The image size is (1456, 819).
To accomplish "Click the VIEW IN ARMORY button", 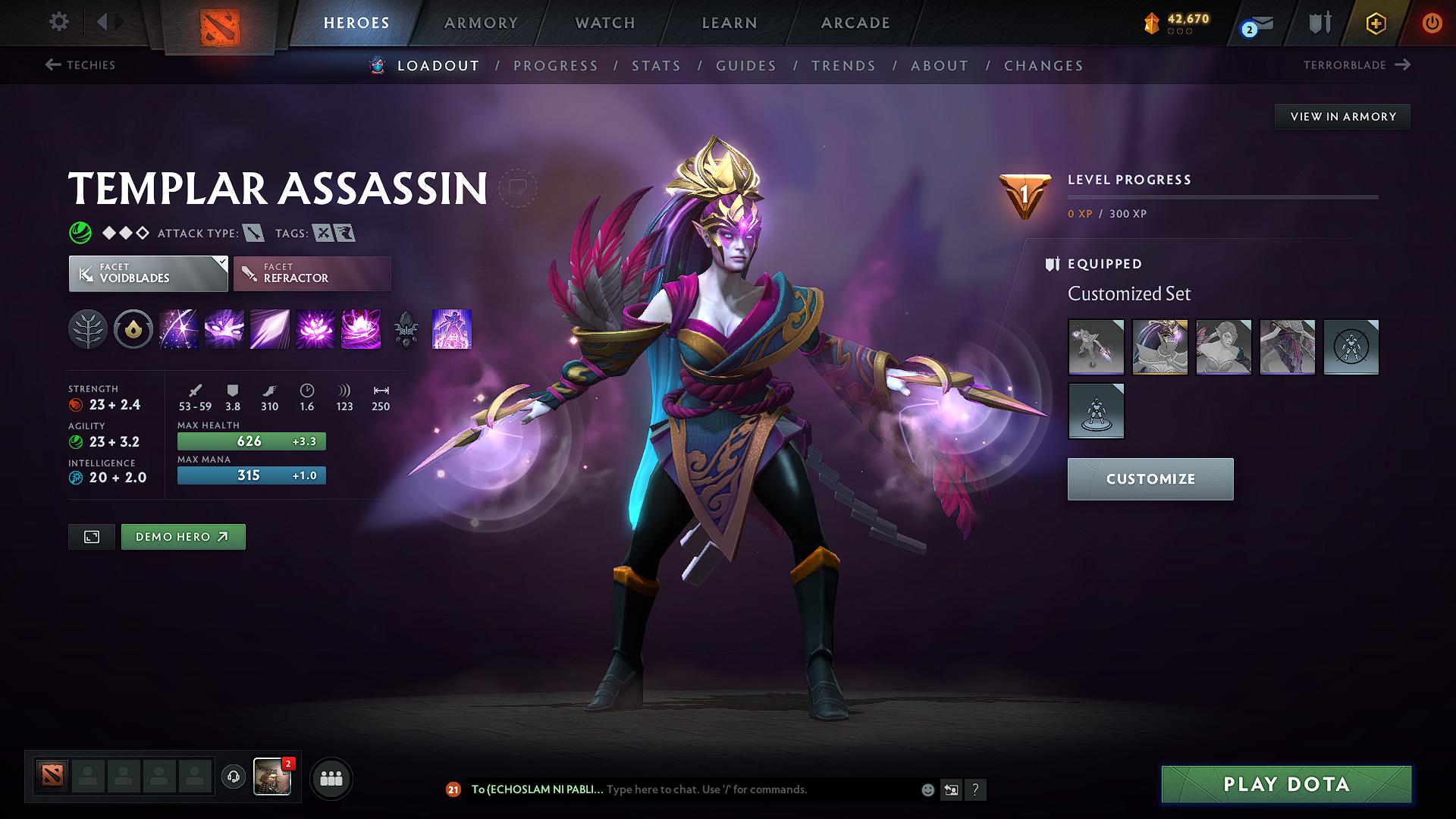I will point(1341,116).
